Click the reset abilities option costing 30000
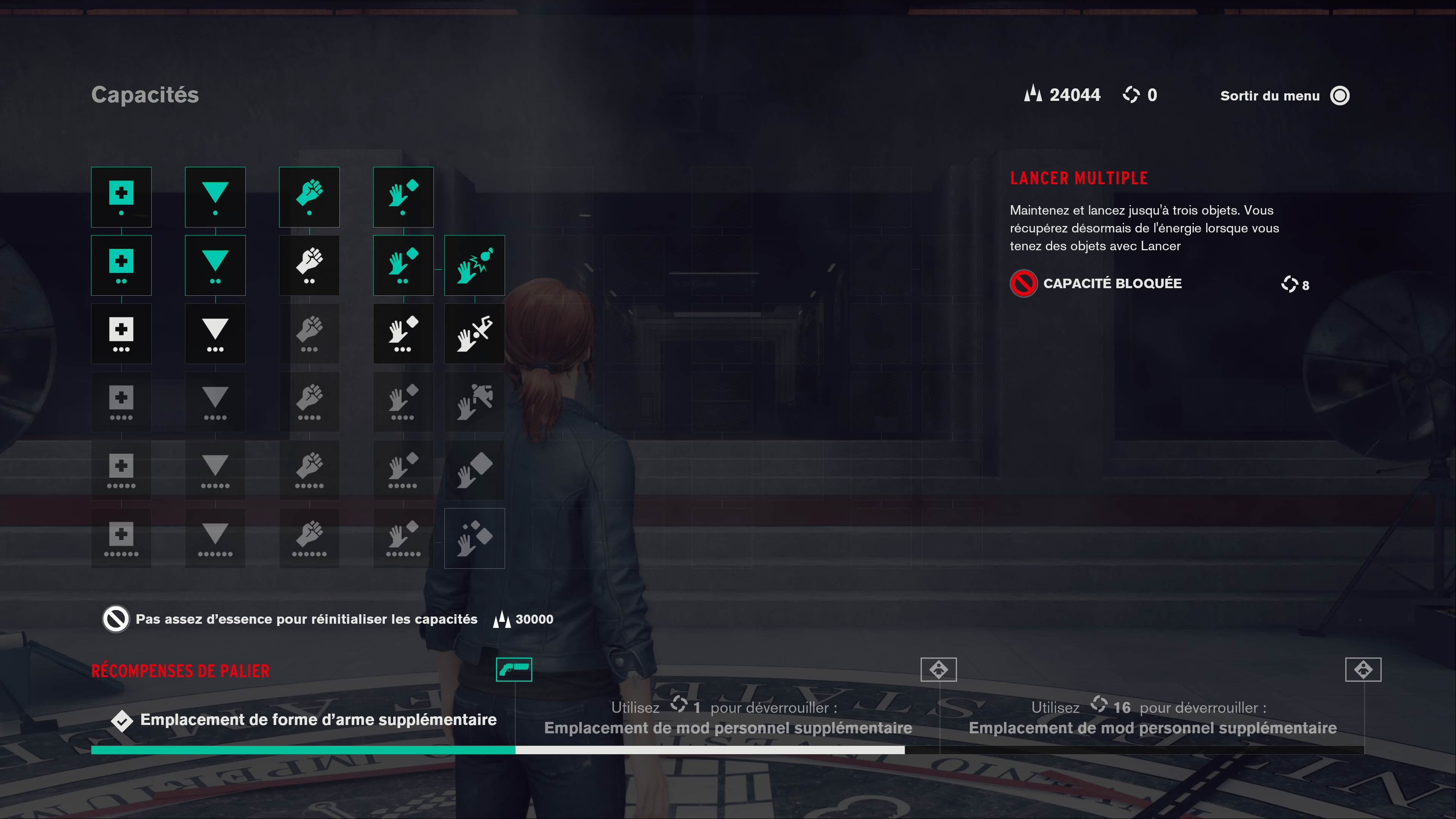This screenshot has width=1456, height=819. 306,620
